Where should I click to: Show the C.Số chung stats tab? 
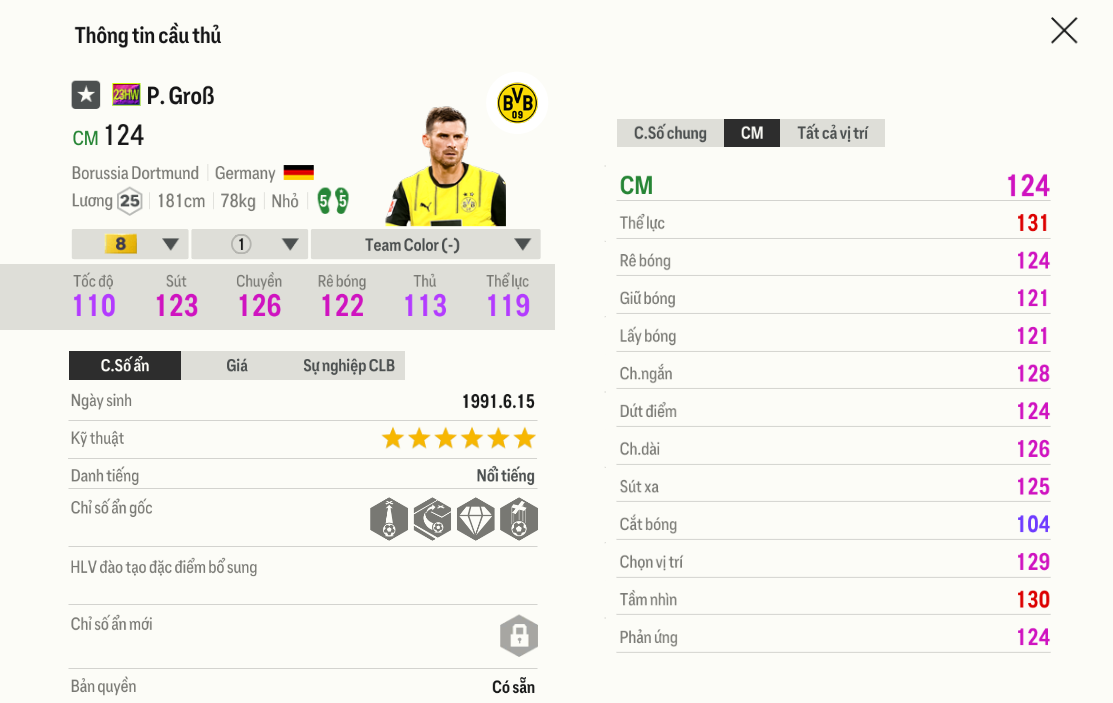[x=670, y=133]
